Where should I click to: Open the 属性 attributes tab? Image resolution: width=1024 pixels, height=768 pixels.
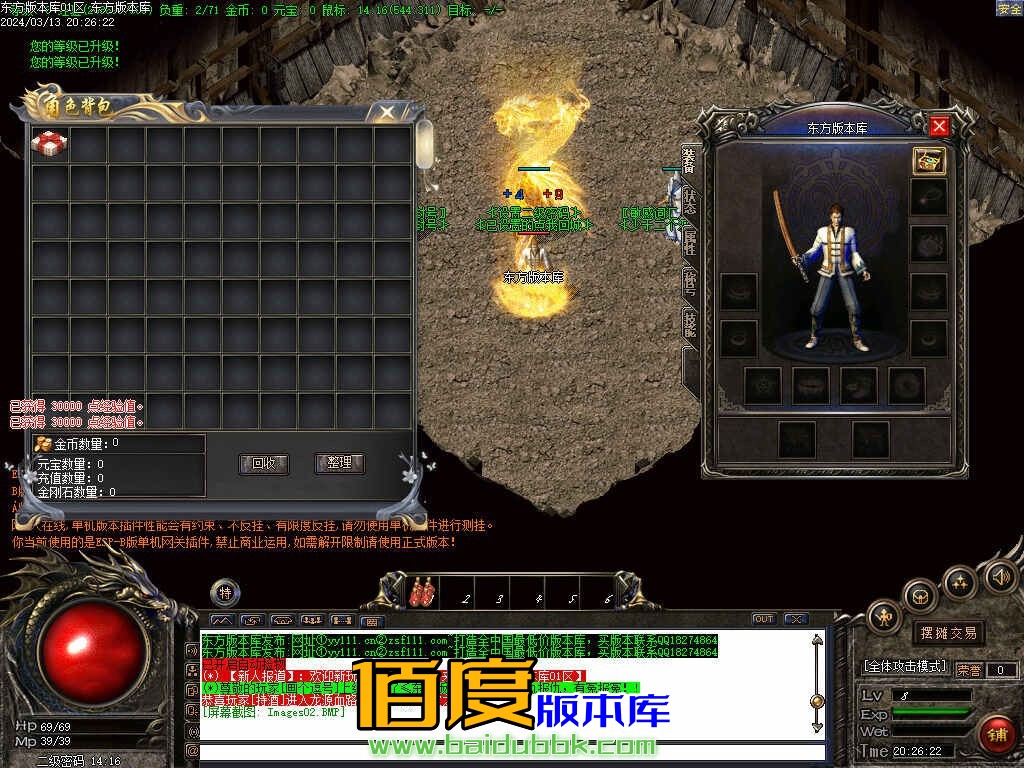690,240
